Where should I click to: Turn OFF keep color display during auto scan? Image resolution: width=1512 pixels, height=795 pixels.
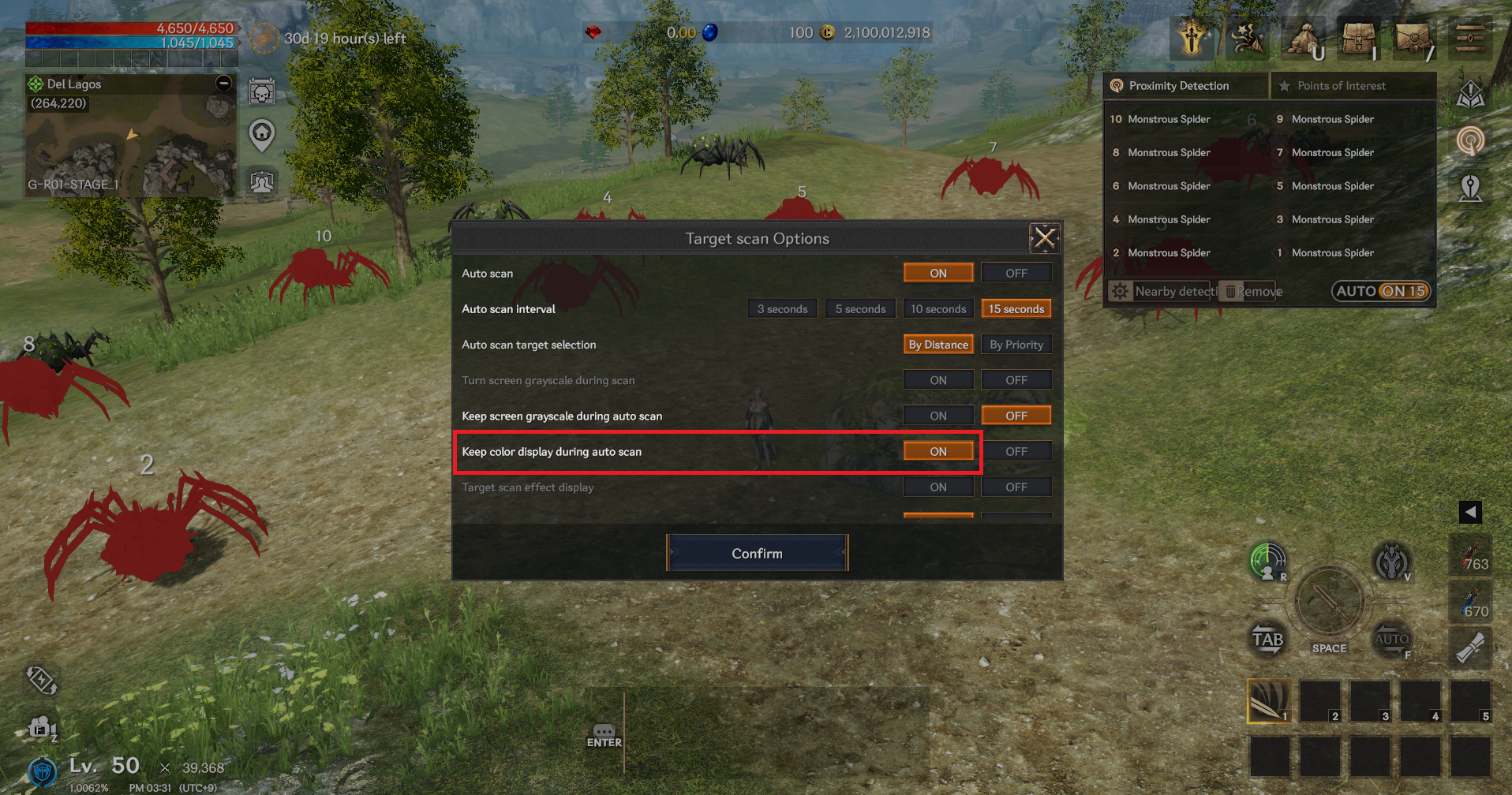pos(1016,451)
